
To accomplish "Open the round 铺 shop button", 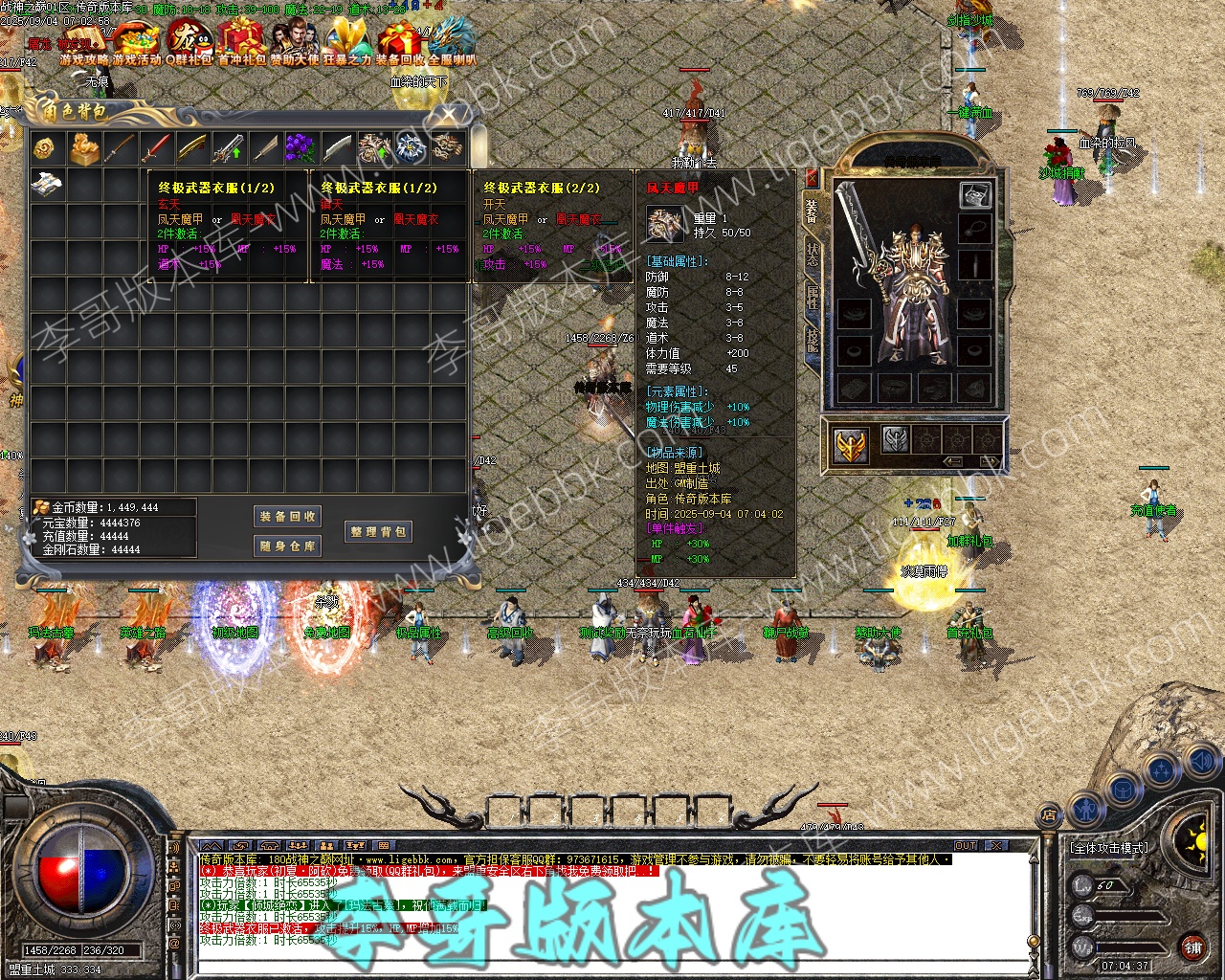I will tap(1192, 947).
